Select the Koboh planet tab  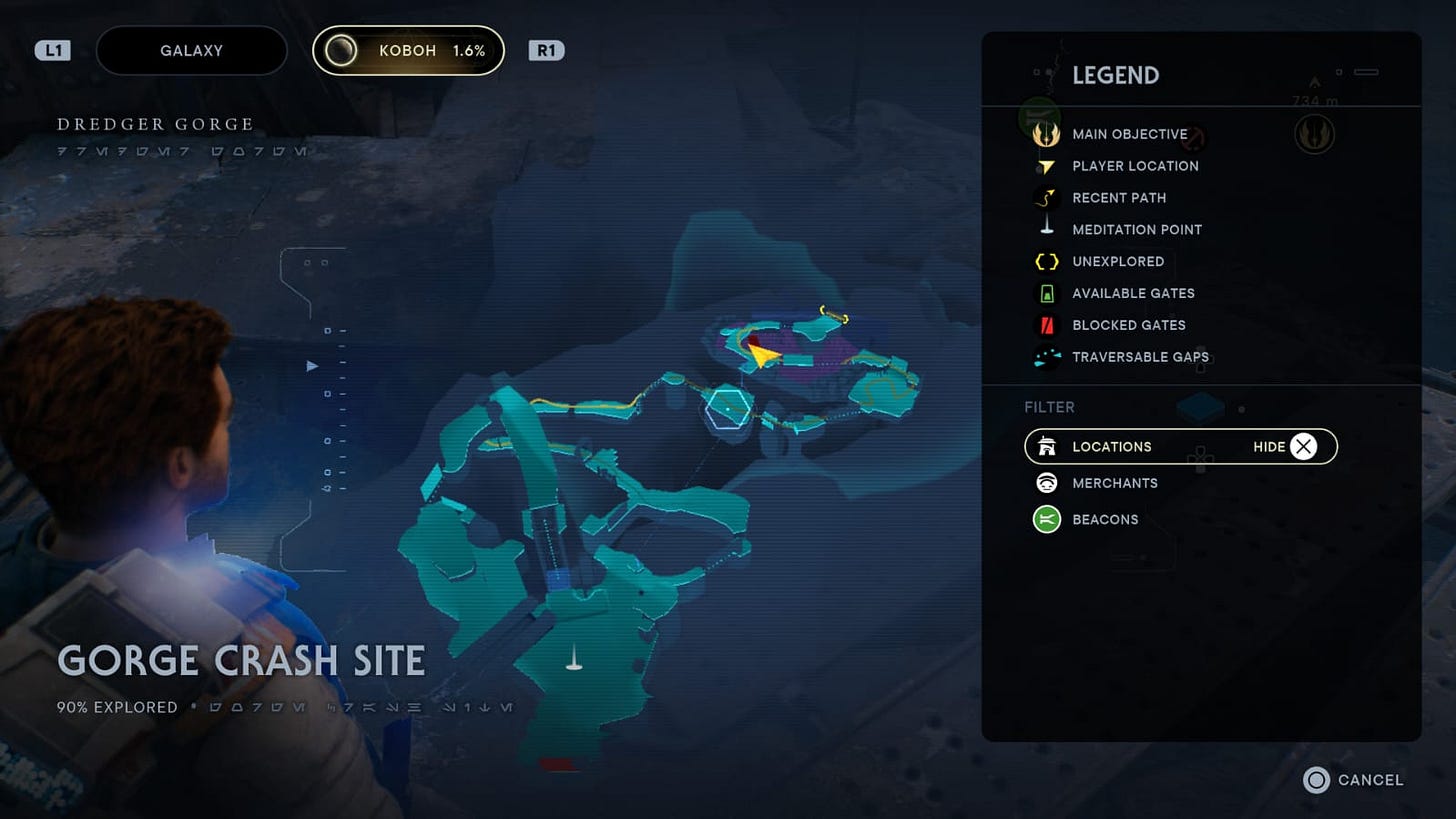pos(408,51)
